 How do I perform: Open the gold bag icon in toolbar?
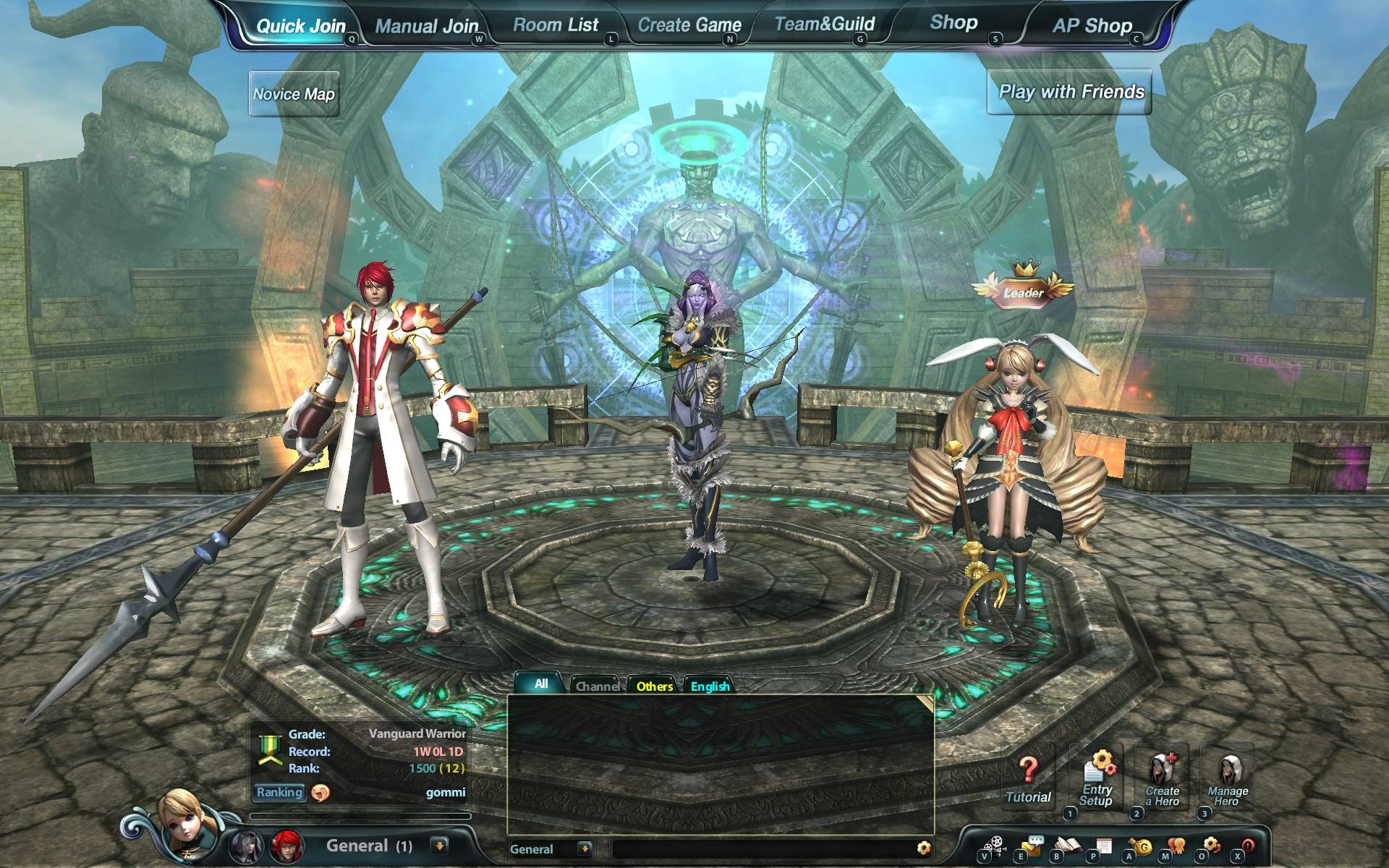(x=1142, y=846)
